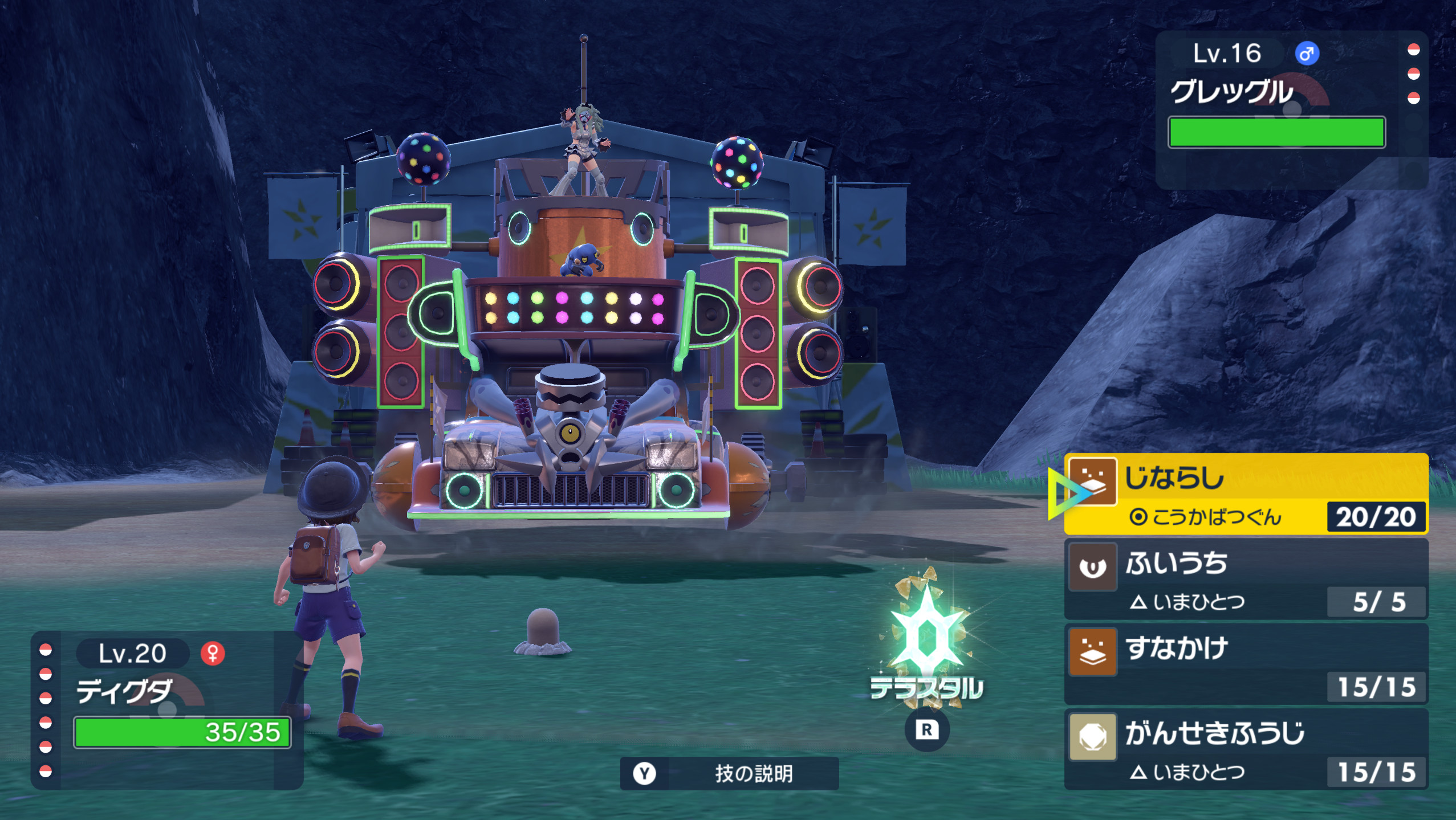This screenshot has width=1456, height=820.
Task: Click the male gender icon on Croagunk's panel
Action: [1308, 53]
